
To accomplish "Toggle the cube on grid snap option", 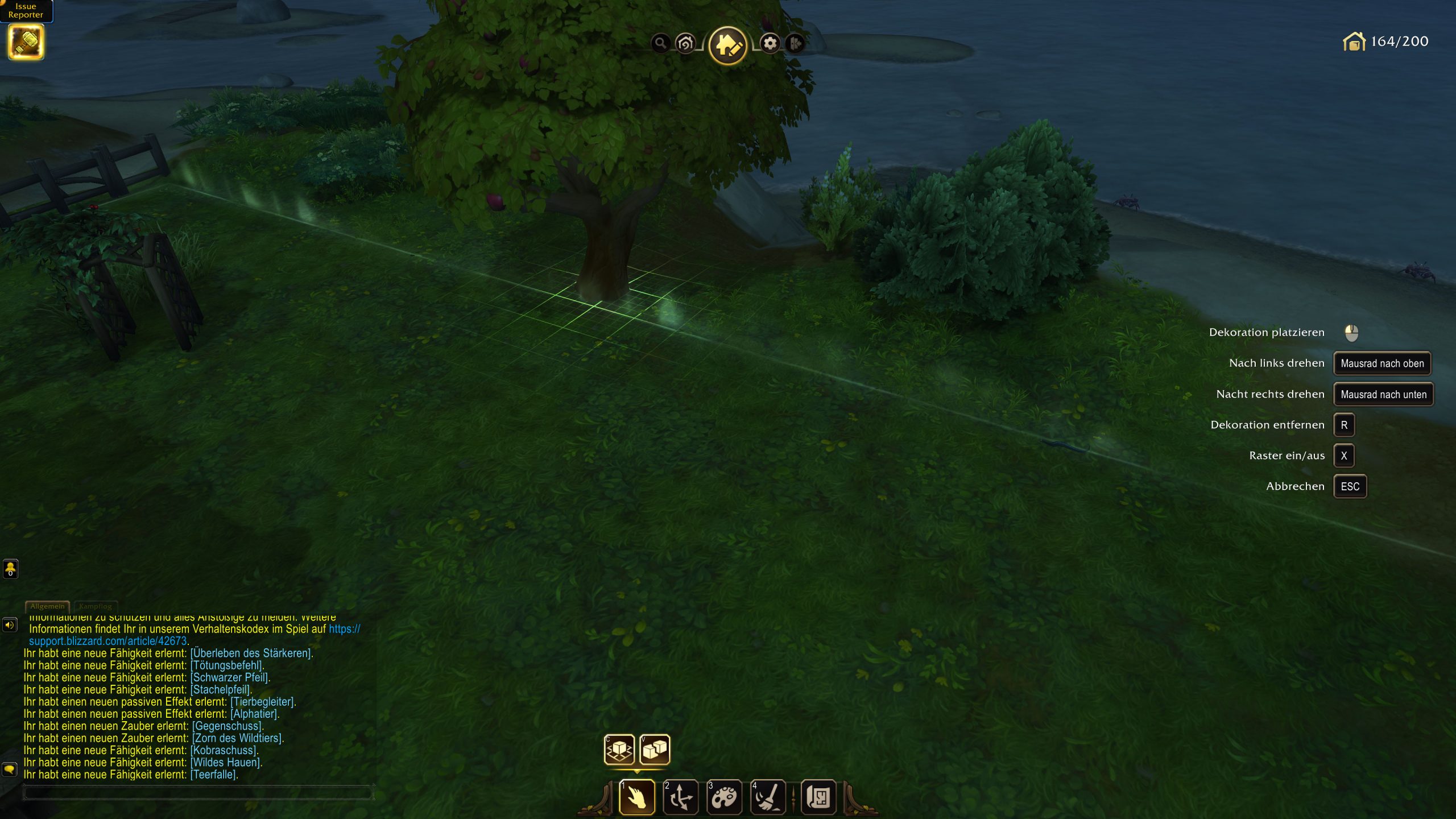I will point(619,750).
